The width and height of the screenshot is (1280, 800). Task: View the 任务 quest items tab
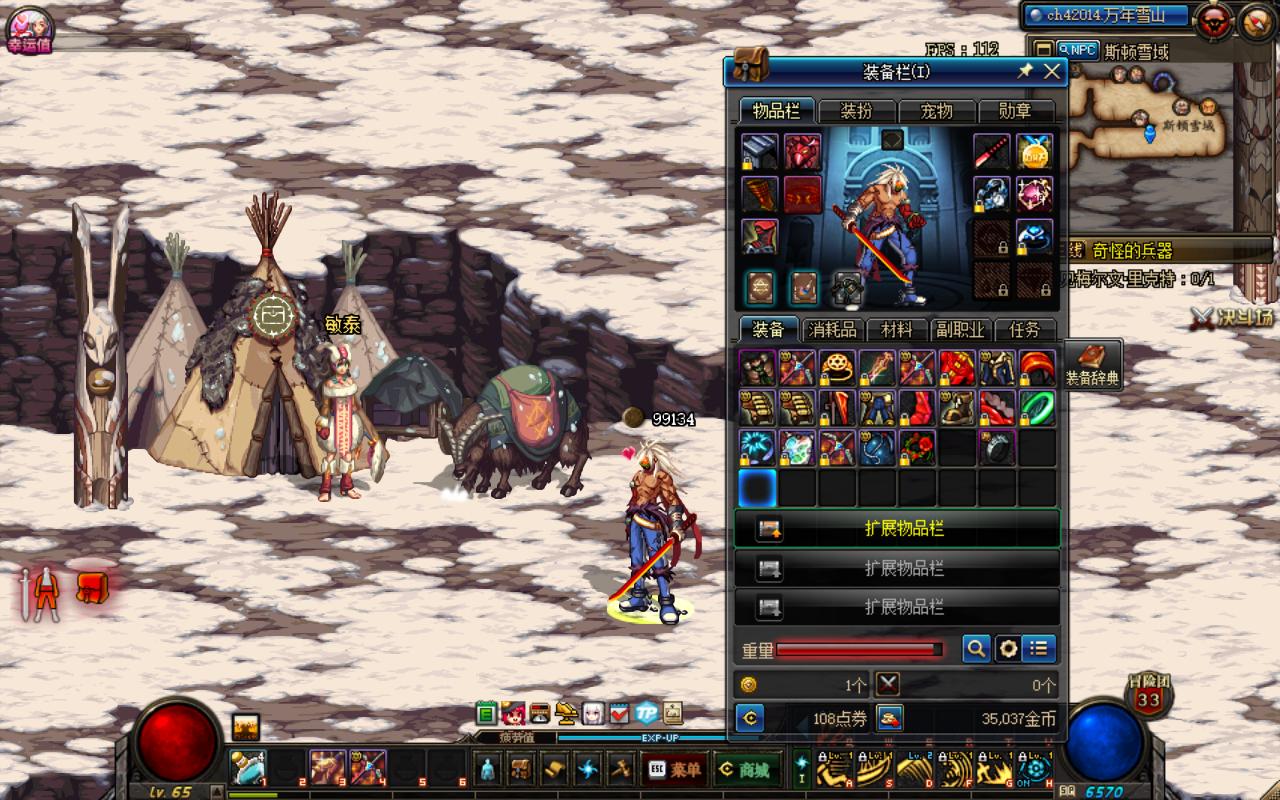tap(1025, 330)
